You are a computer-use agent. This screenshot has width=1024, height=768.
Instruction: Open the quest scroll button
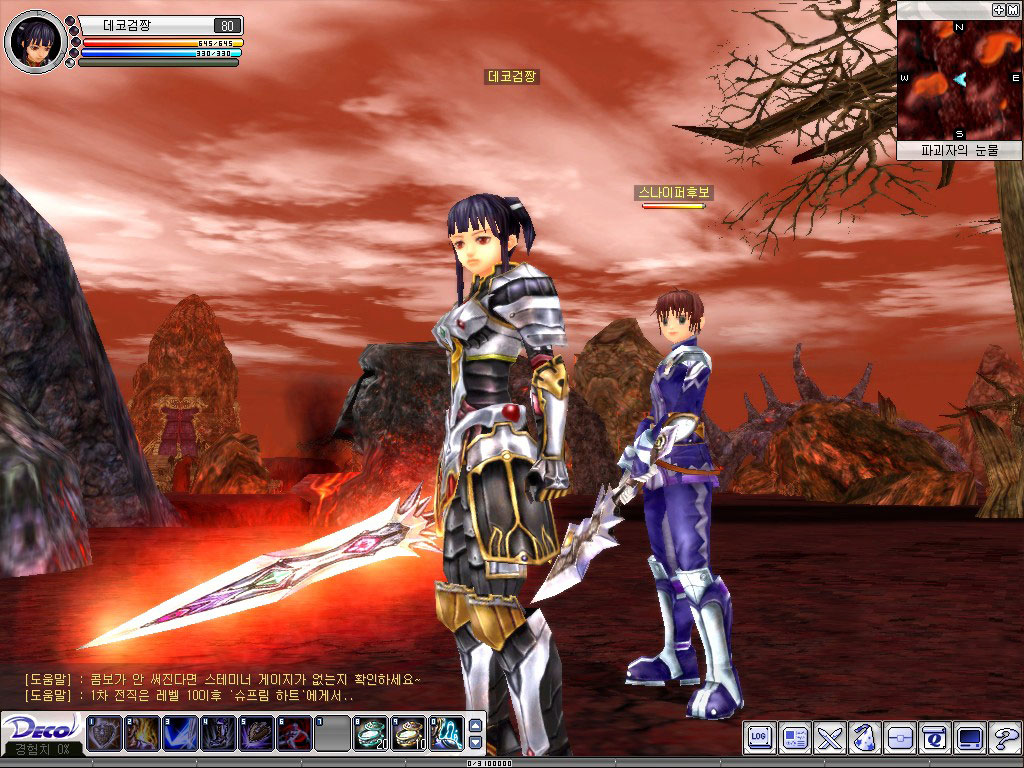(x=934, y=739)
